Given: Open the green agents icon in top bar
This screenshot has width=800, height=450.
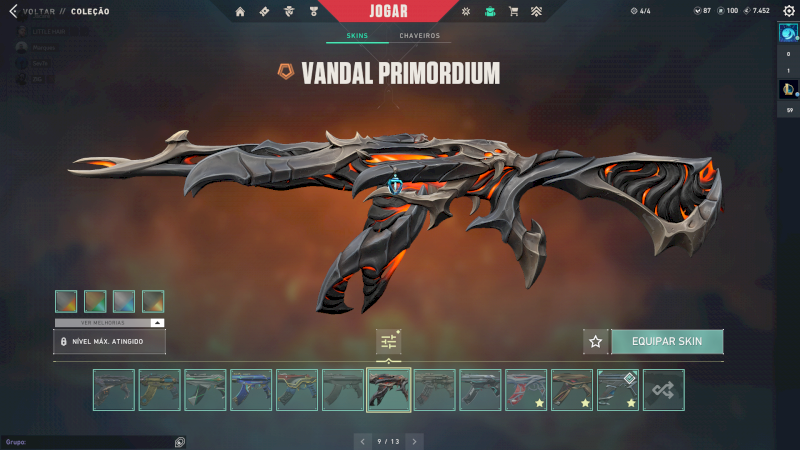Looking at the screenshot, I should point(490,11).
